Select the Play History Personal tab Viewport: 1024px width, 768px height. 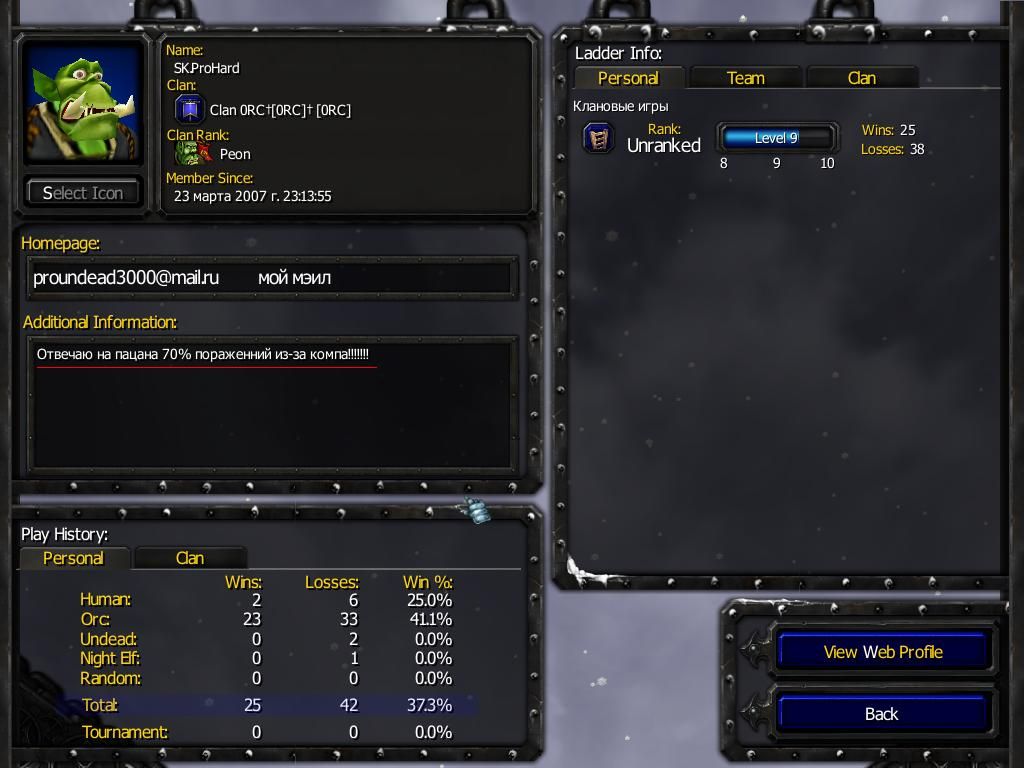pyautogui.click(x=73, y=558)
